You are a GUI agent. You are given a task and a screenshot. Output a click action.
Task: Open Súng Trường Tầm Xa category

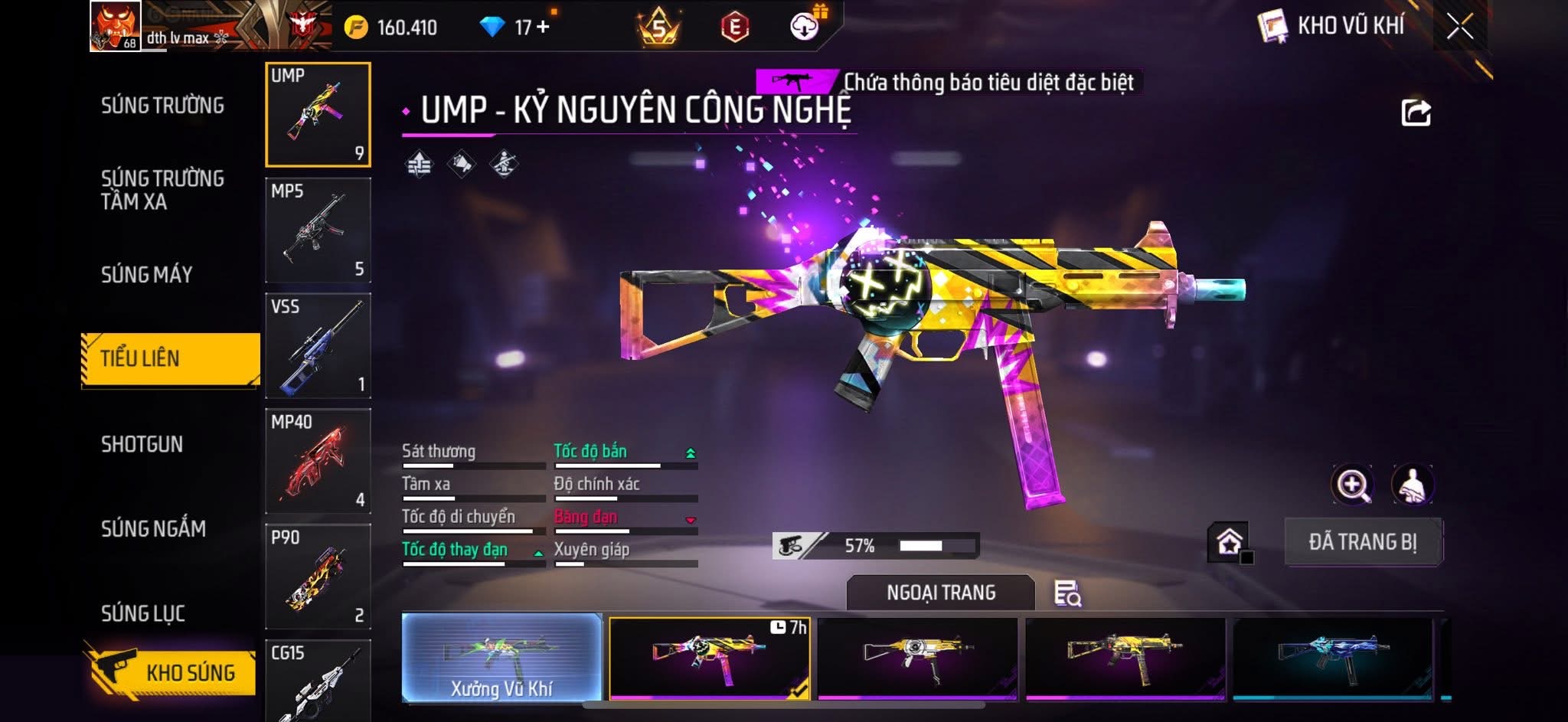[162, 190]
